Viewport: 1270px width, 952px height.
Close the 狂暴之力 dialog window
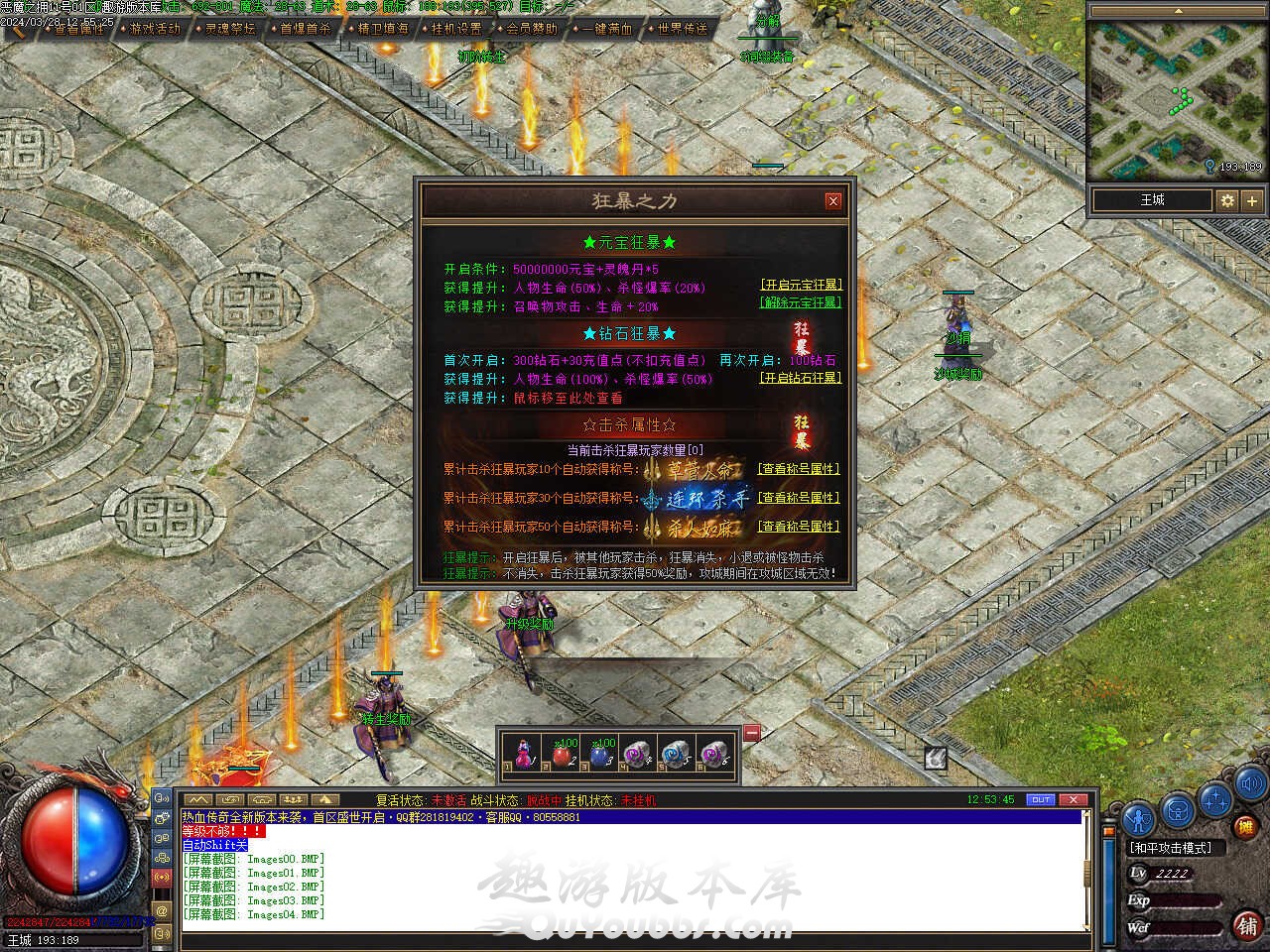833,200
